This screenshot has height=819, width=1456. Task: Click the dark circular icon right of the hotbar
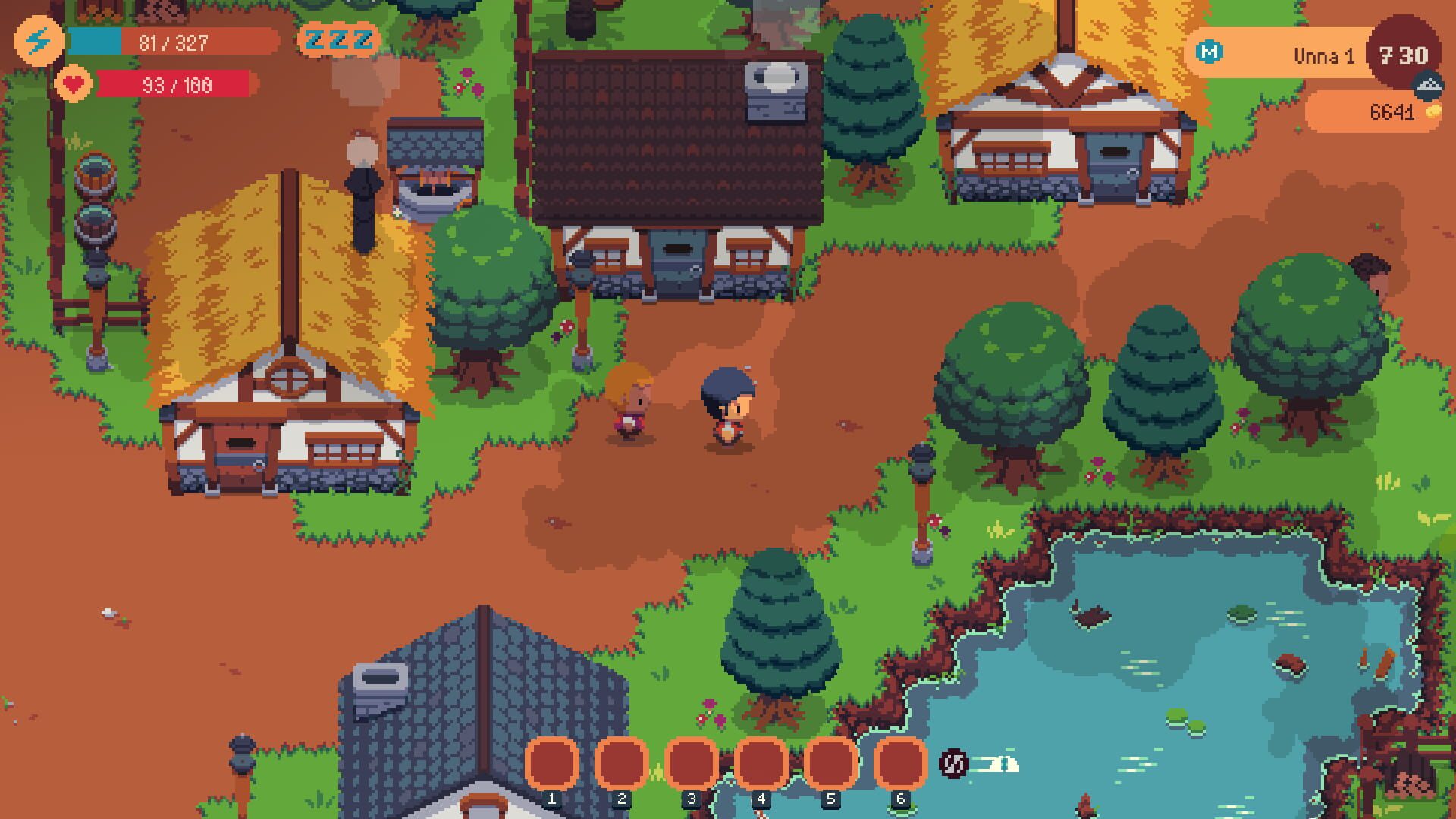954,764
